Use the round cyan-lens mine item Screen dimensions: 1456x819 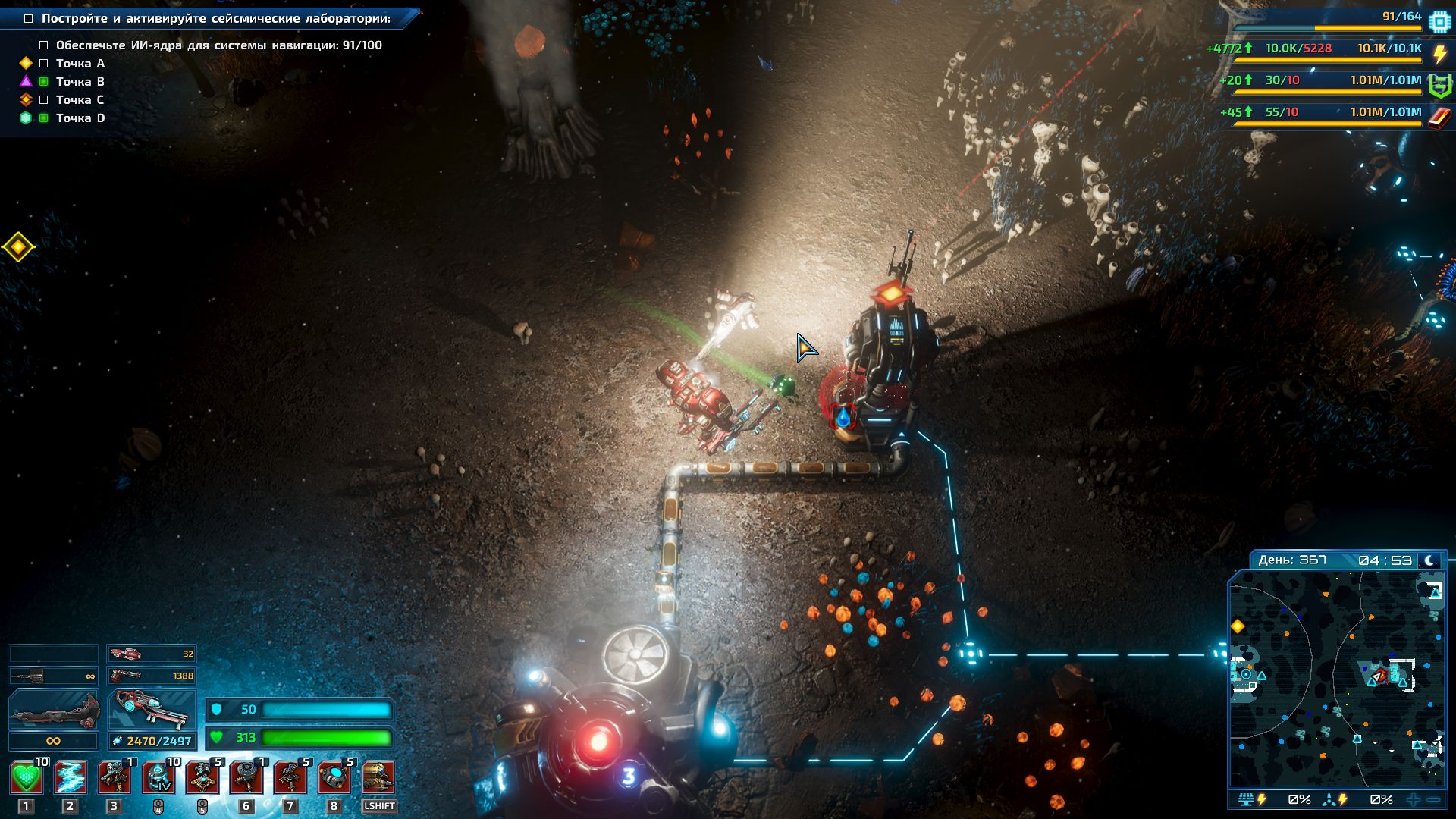point(334,778)
